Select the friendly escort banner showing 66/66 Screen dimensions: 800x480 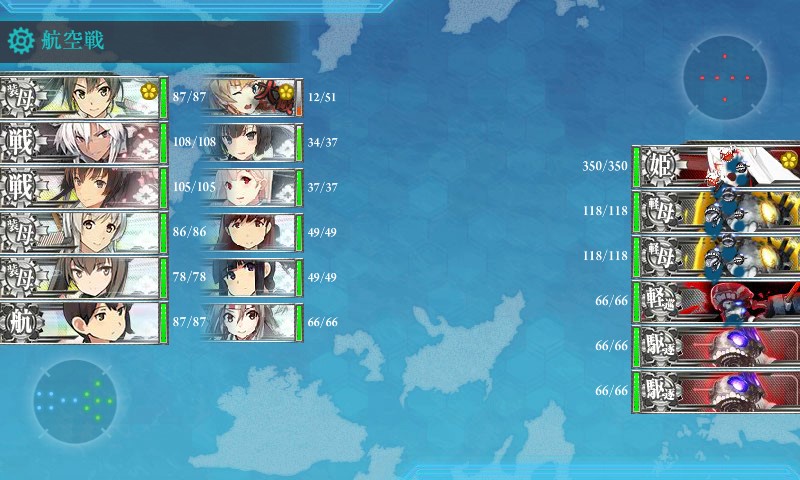[x=250, y=322]
